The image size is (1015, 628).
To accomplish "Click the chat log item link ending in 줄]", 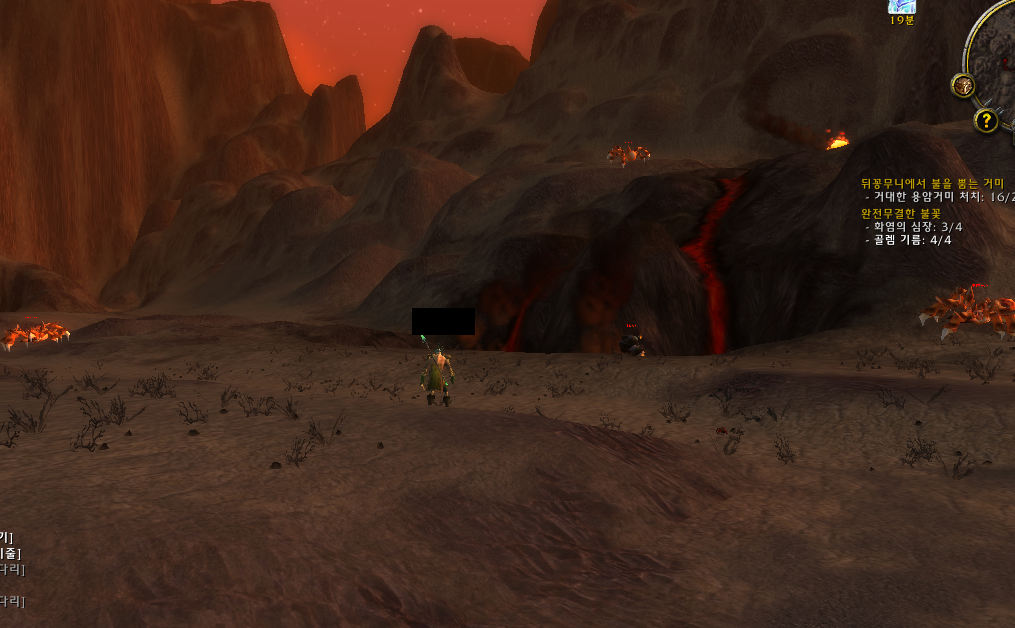I will pyautogui.click(x=9, y=553).
